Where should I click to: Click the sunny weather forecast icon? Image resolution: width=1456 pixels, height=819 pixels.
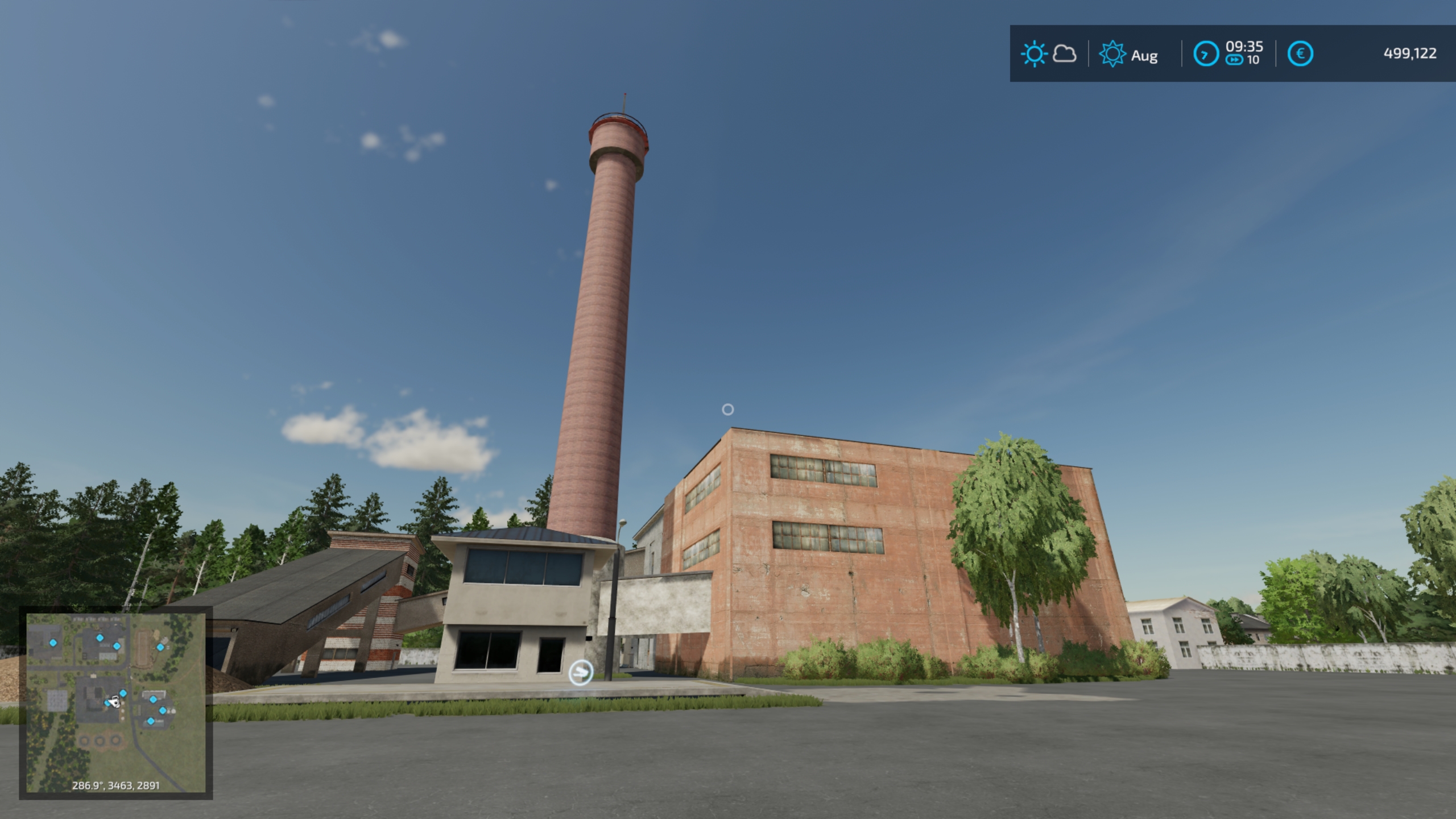point(1033,55)
